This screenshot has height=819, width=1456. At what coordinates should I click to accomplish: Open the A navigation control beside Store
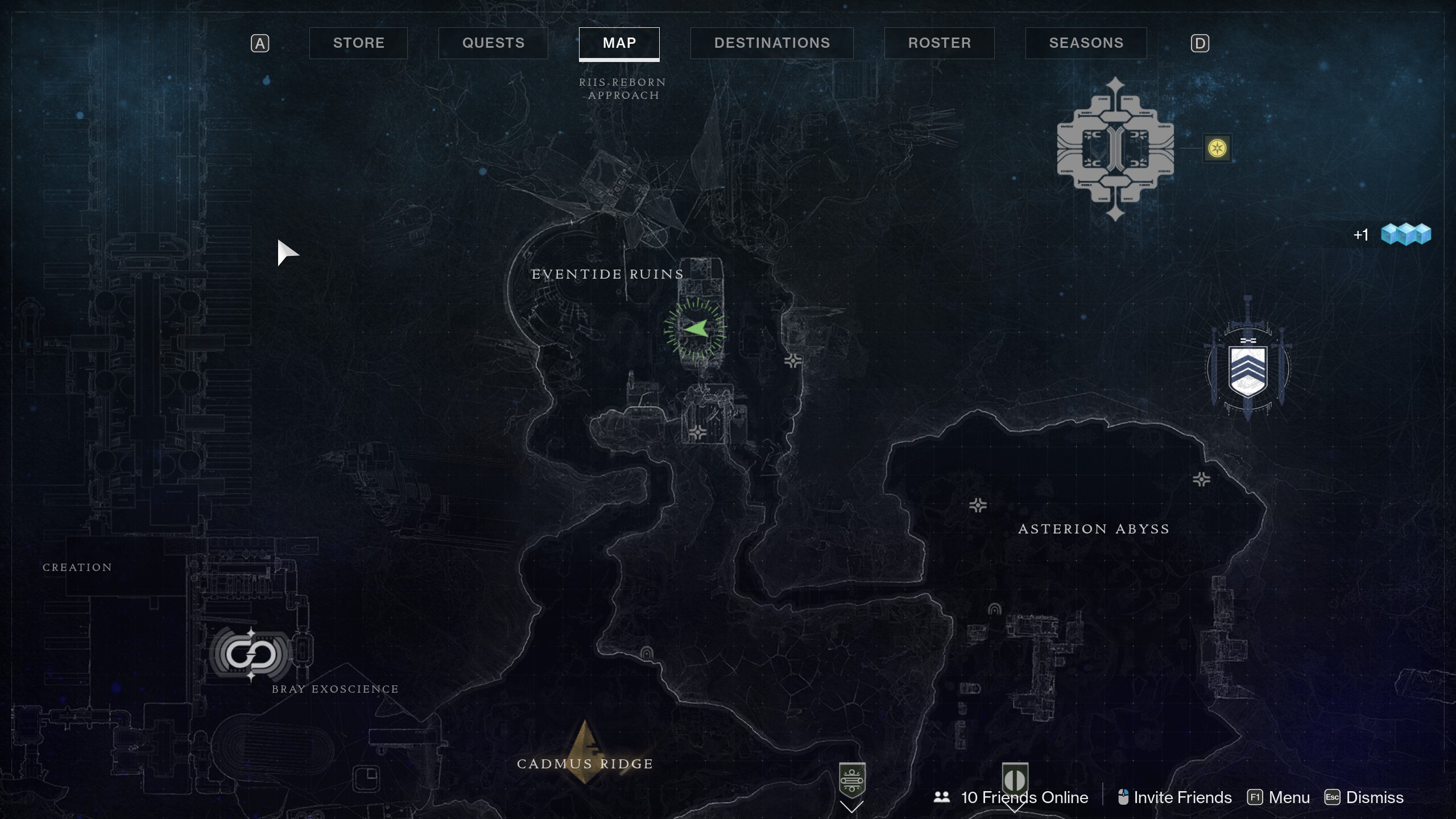pyautogui.click(x=260, y=43)
